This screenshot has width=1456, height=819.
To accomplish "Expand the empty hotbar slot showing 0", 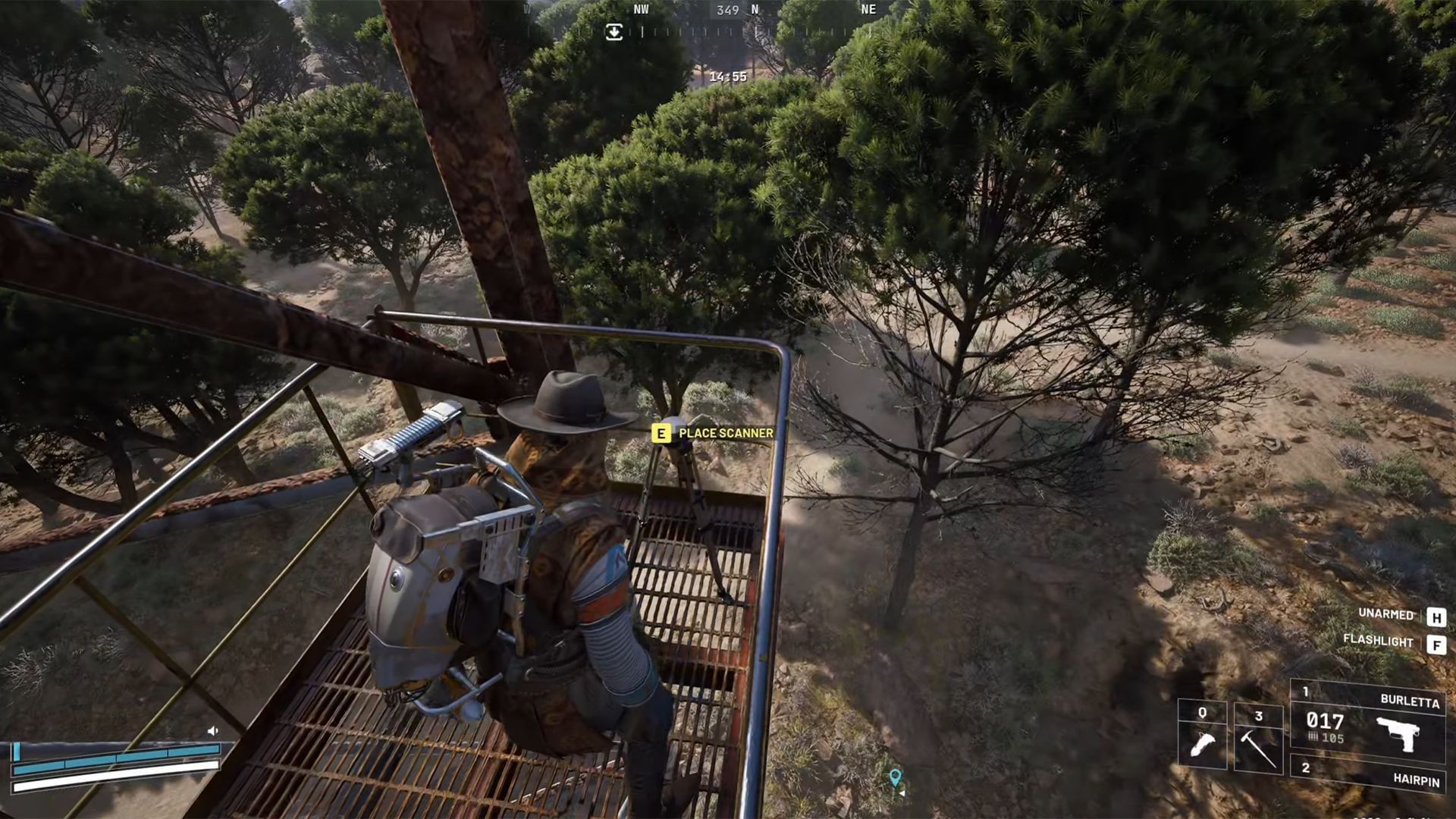I will [1203, 713].
